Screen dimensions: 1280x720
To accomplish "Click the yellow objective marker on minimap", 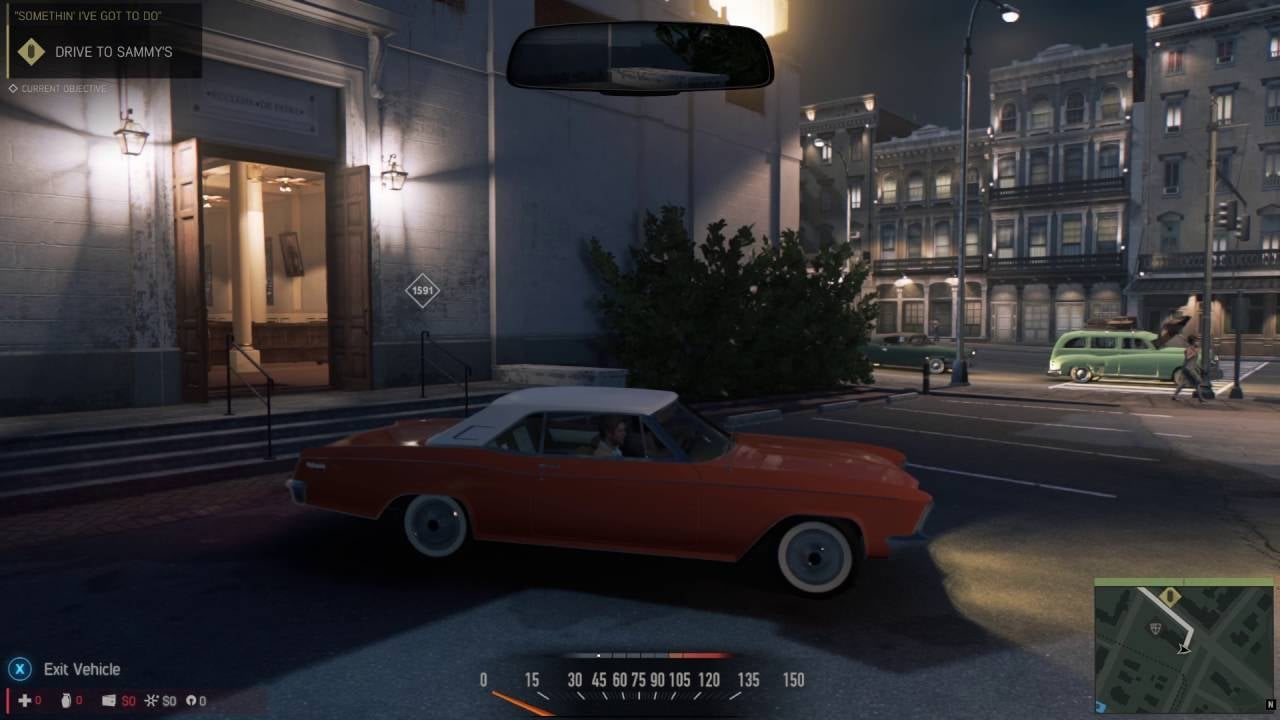I will tap(1170, 597).
